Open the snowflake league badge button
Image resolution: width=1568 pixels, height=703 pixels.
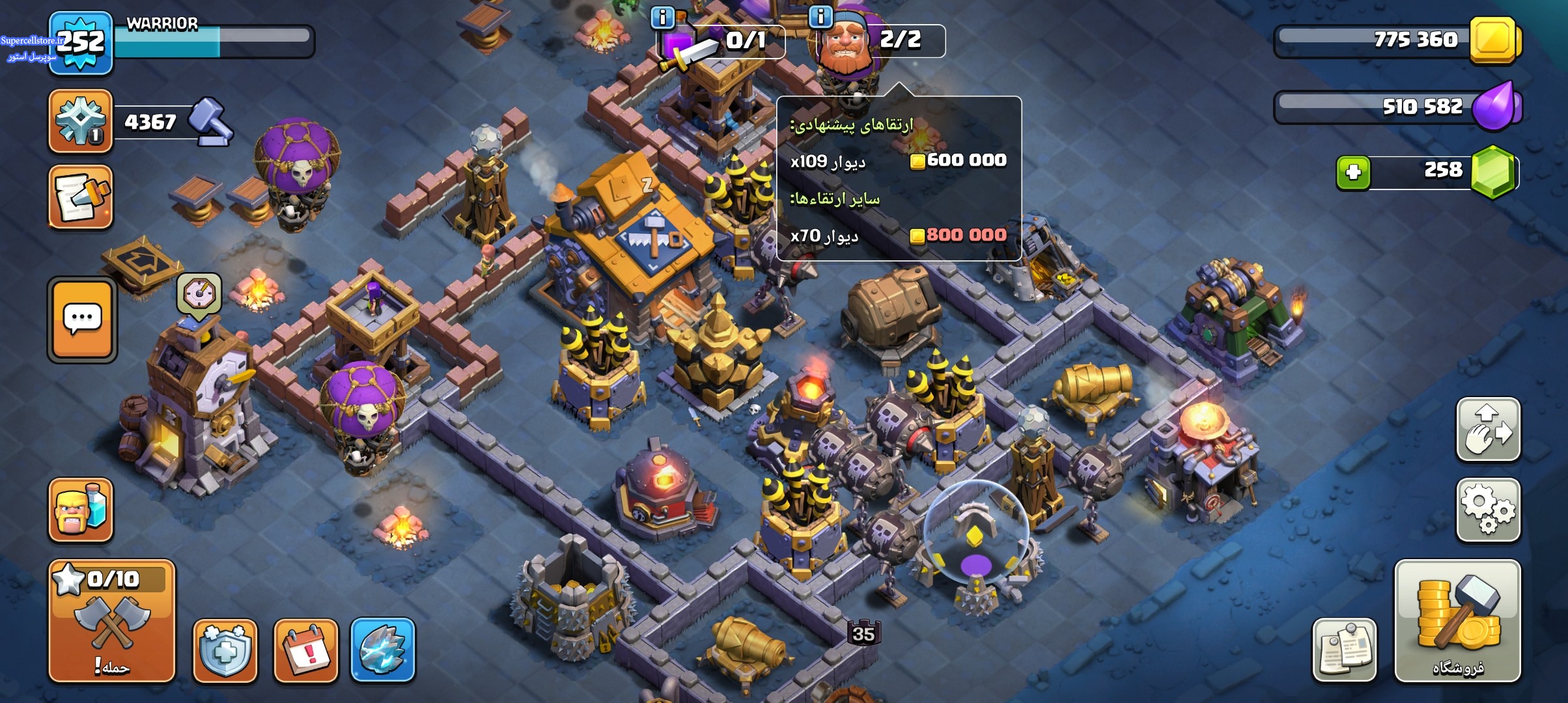81,121
